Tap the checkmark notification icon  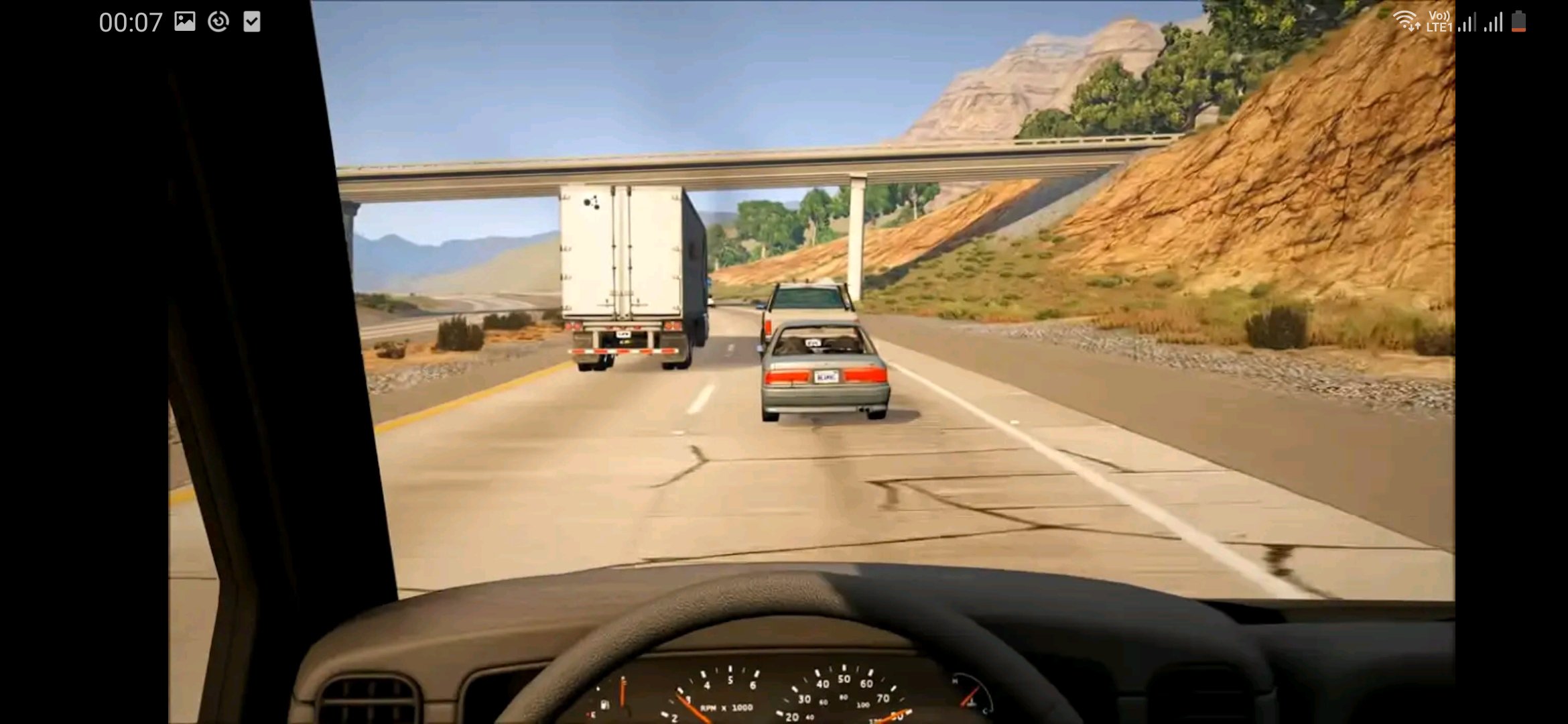tap(251, 21)
